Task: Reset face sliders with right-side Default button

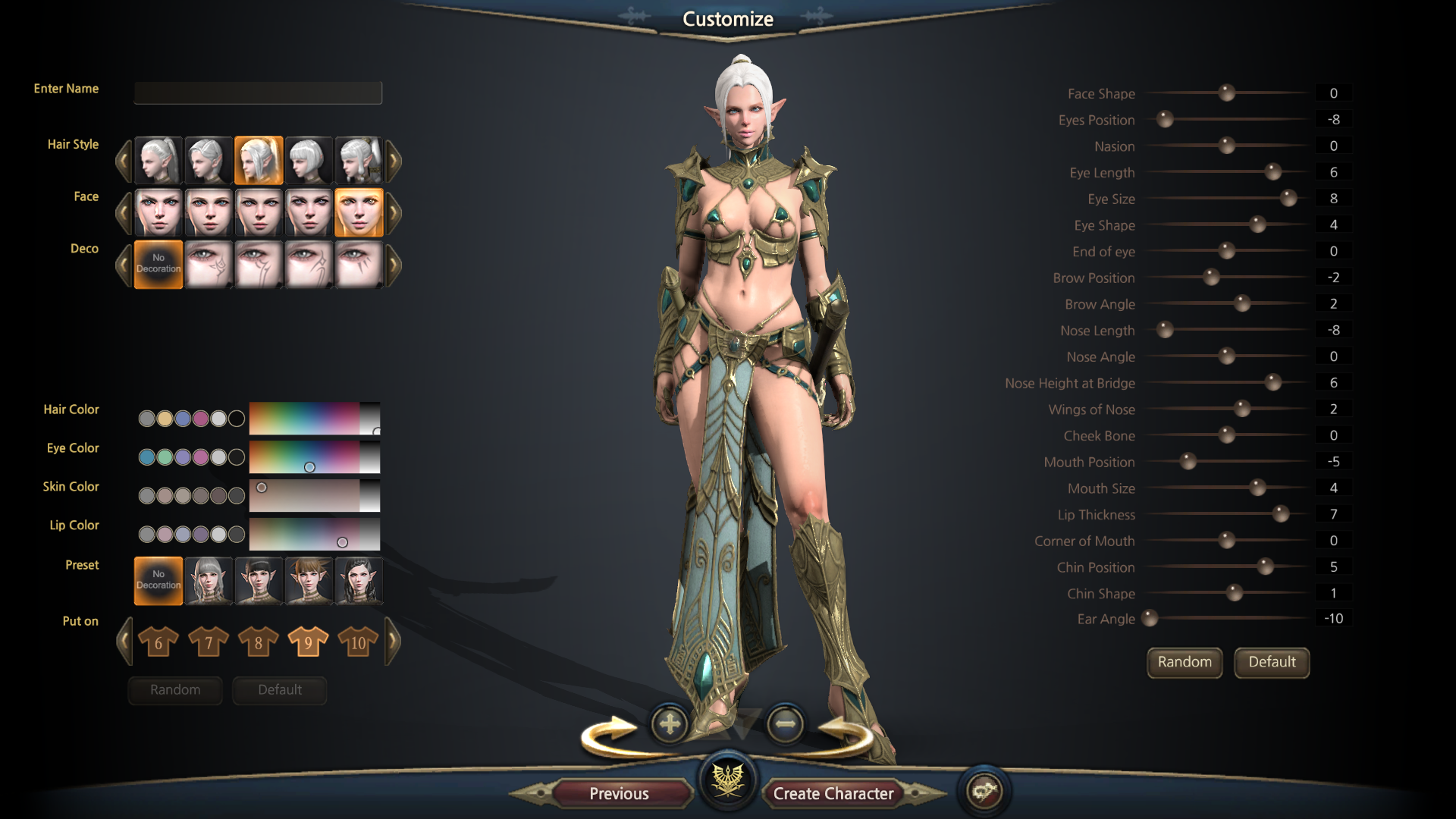Action: pos(1271,662)
